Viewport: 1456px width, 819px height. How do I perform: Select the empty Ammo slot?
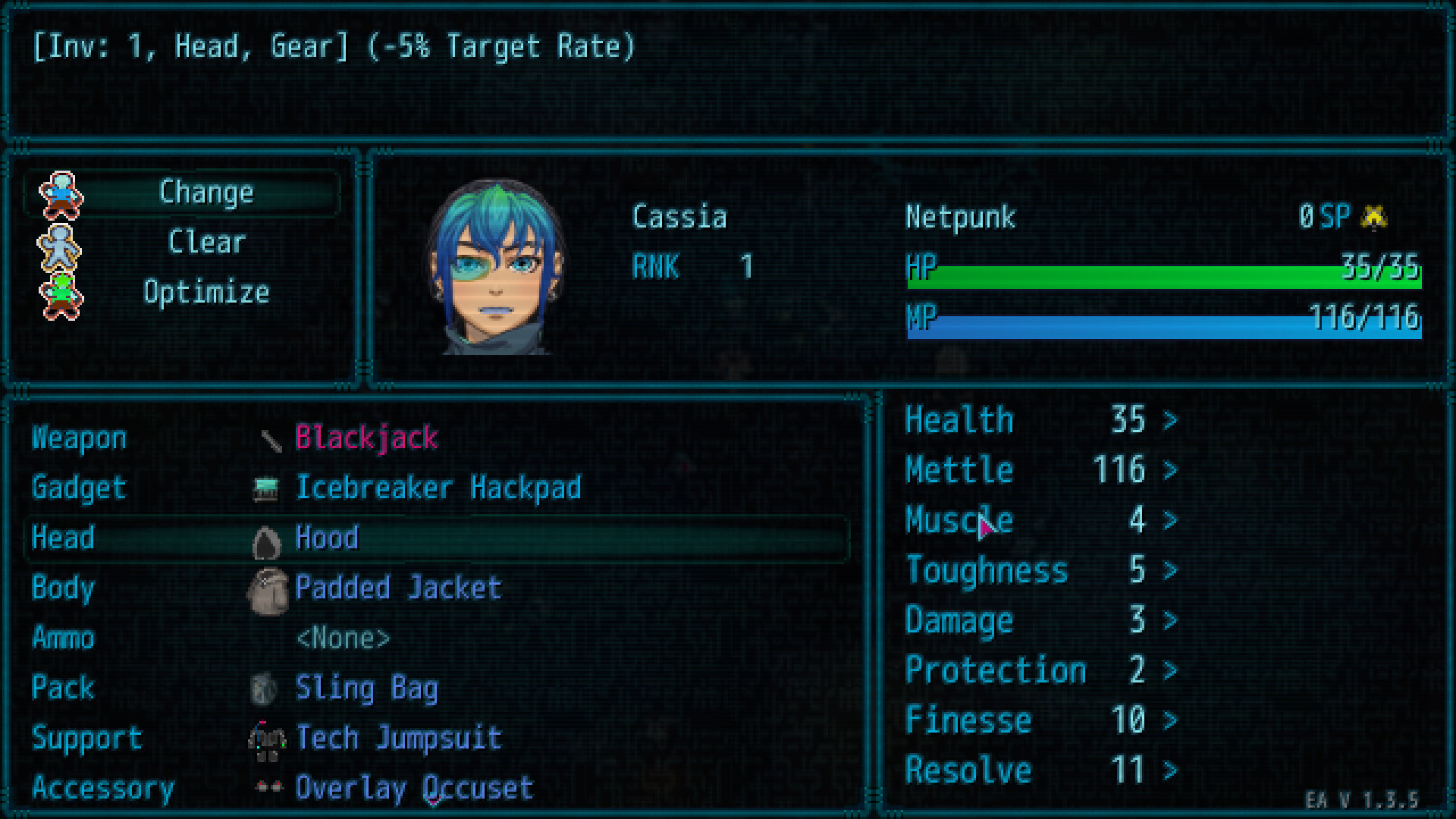[x=343, y=638]
